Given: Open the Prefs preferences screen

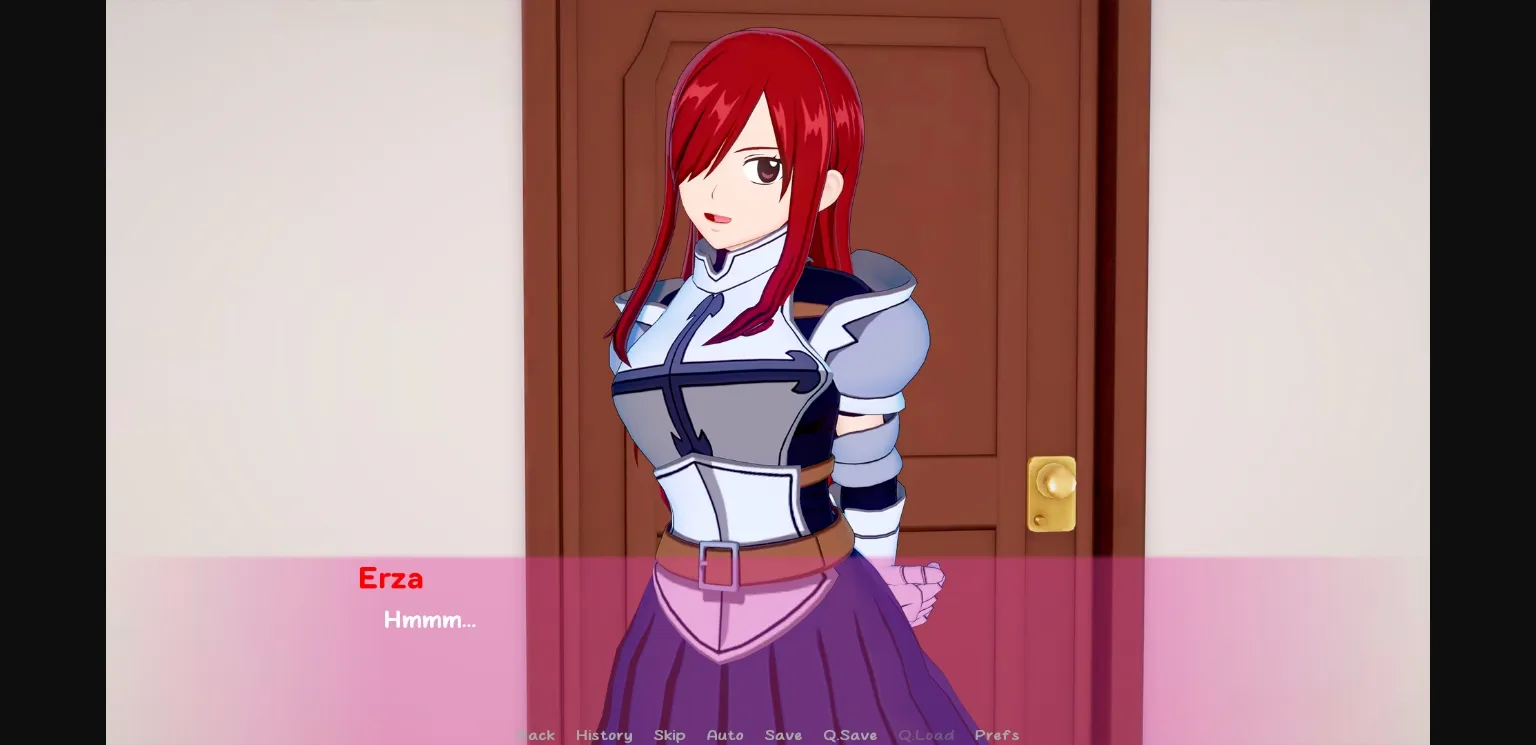Looking at the screenshot, I should (997, 735).
